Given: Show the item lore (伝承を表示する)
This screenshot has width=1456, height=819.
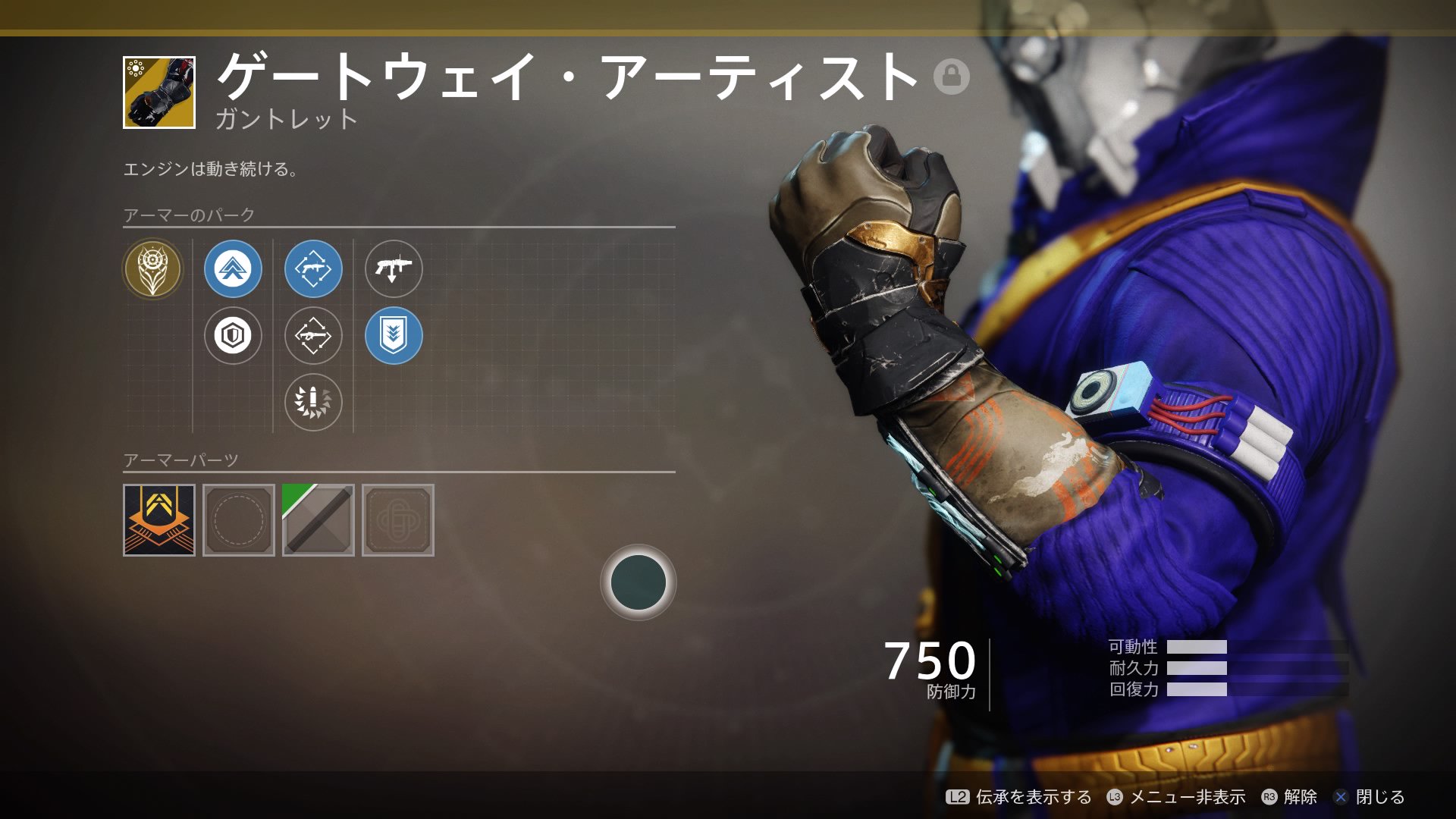Looking at the screenshot, I should [1019, 797].
